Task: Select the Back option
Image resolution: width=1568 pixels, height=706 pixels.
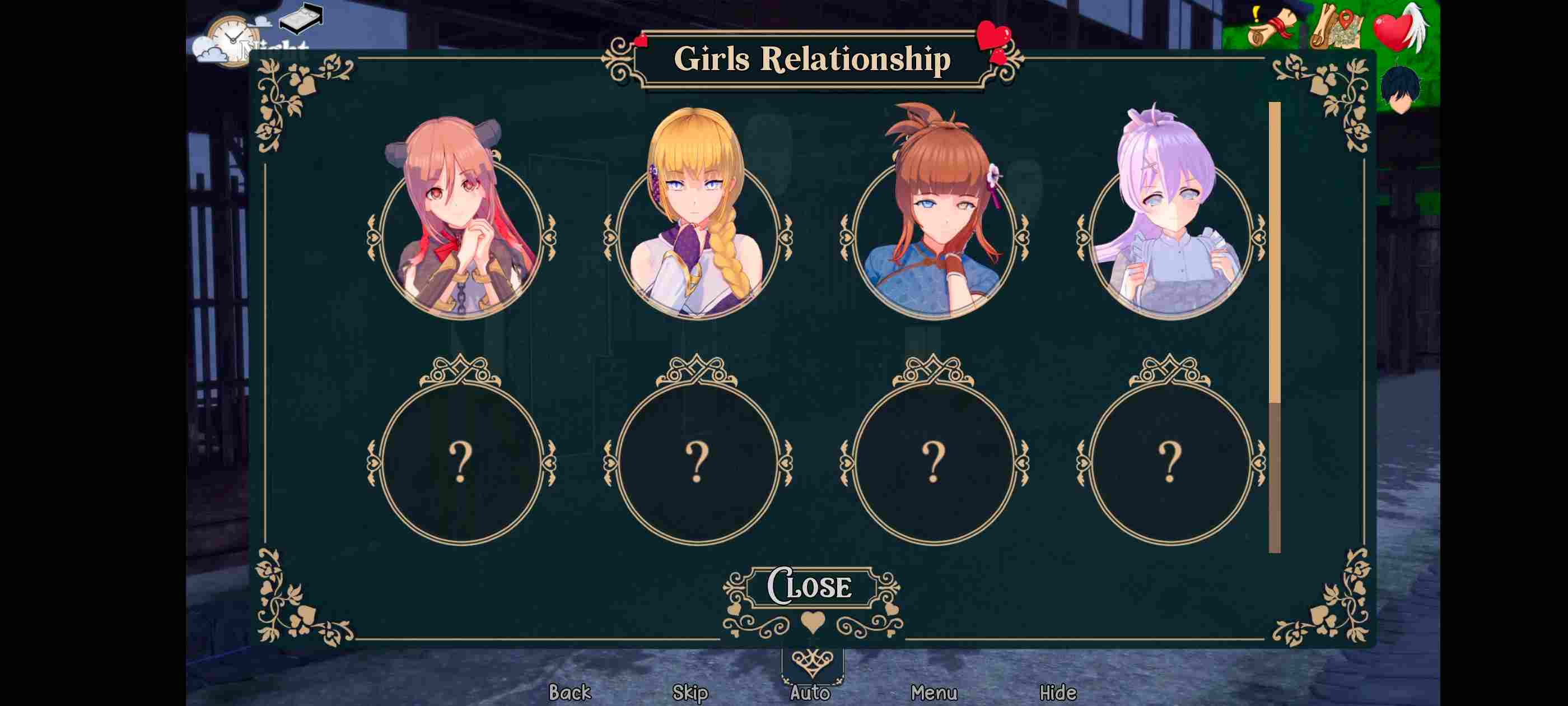Action: click(569, 693)
